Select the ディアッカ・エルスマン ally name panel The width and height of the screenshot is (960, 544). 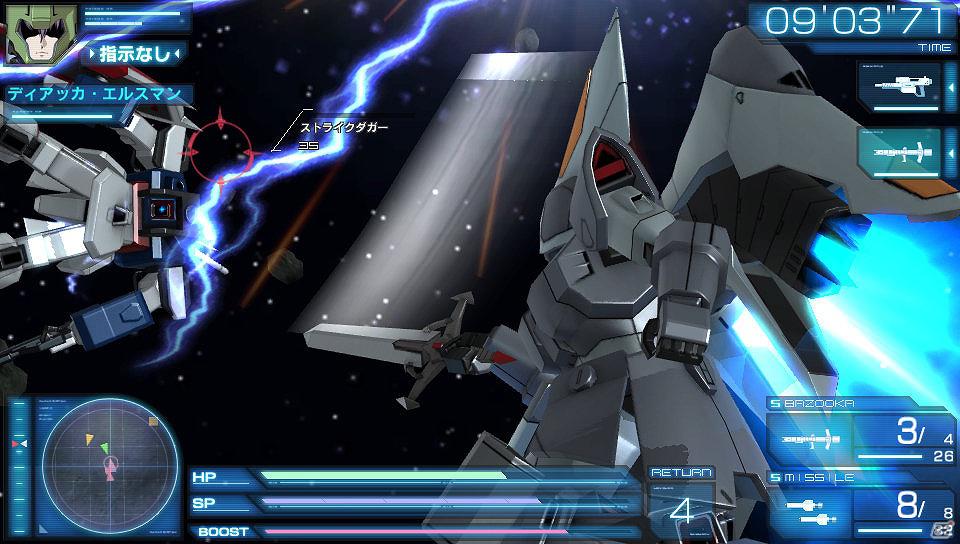[97, 95]
